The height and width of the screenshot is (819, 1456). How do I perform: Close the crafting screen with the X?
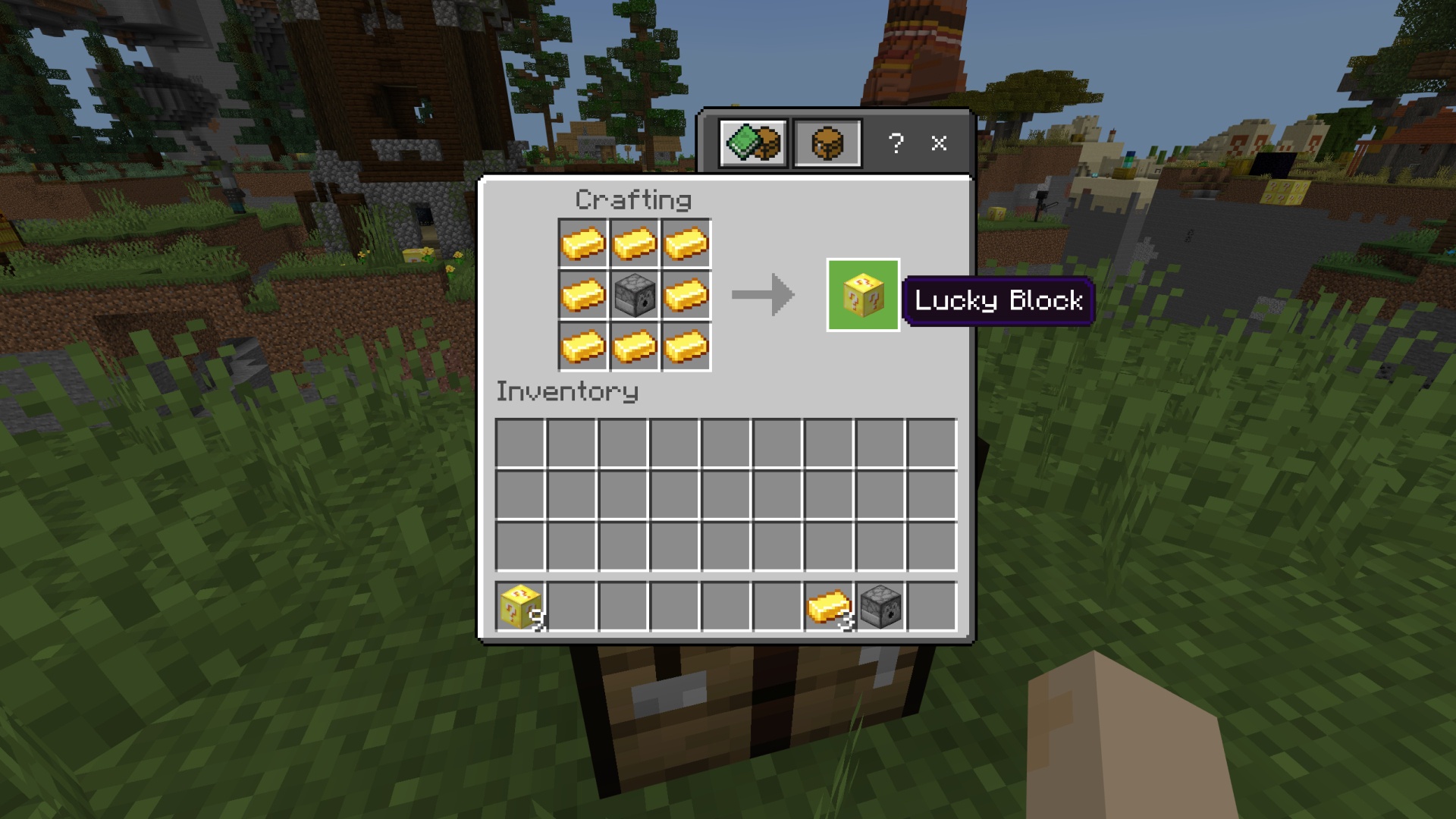click(x=940, y=143)
